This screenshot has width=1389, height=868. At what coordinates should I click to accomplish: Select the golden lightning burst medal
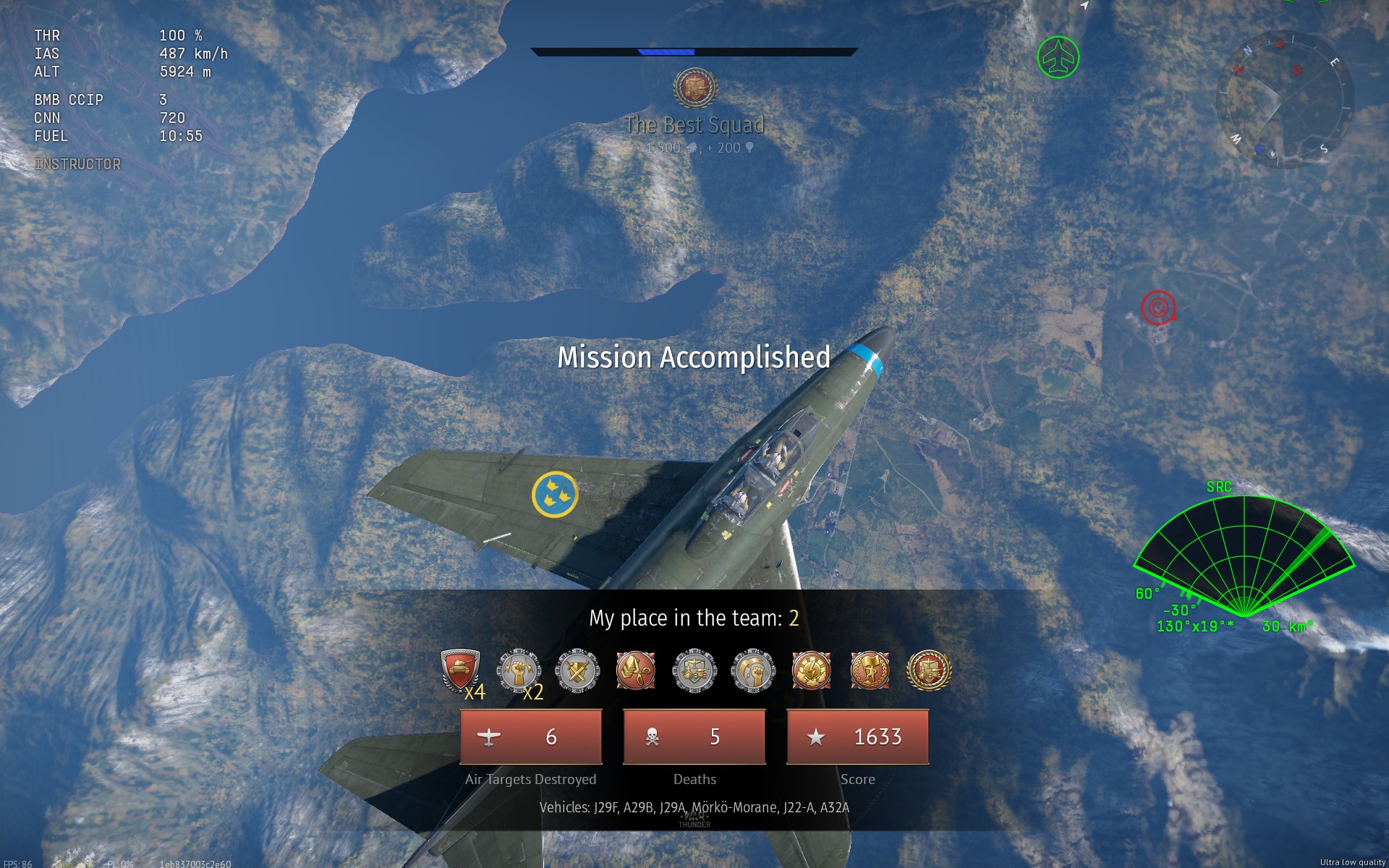coord(810,671)
